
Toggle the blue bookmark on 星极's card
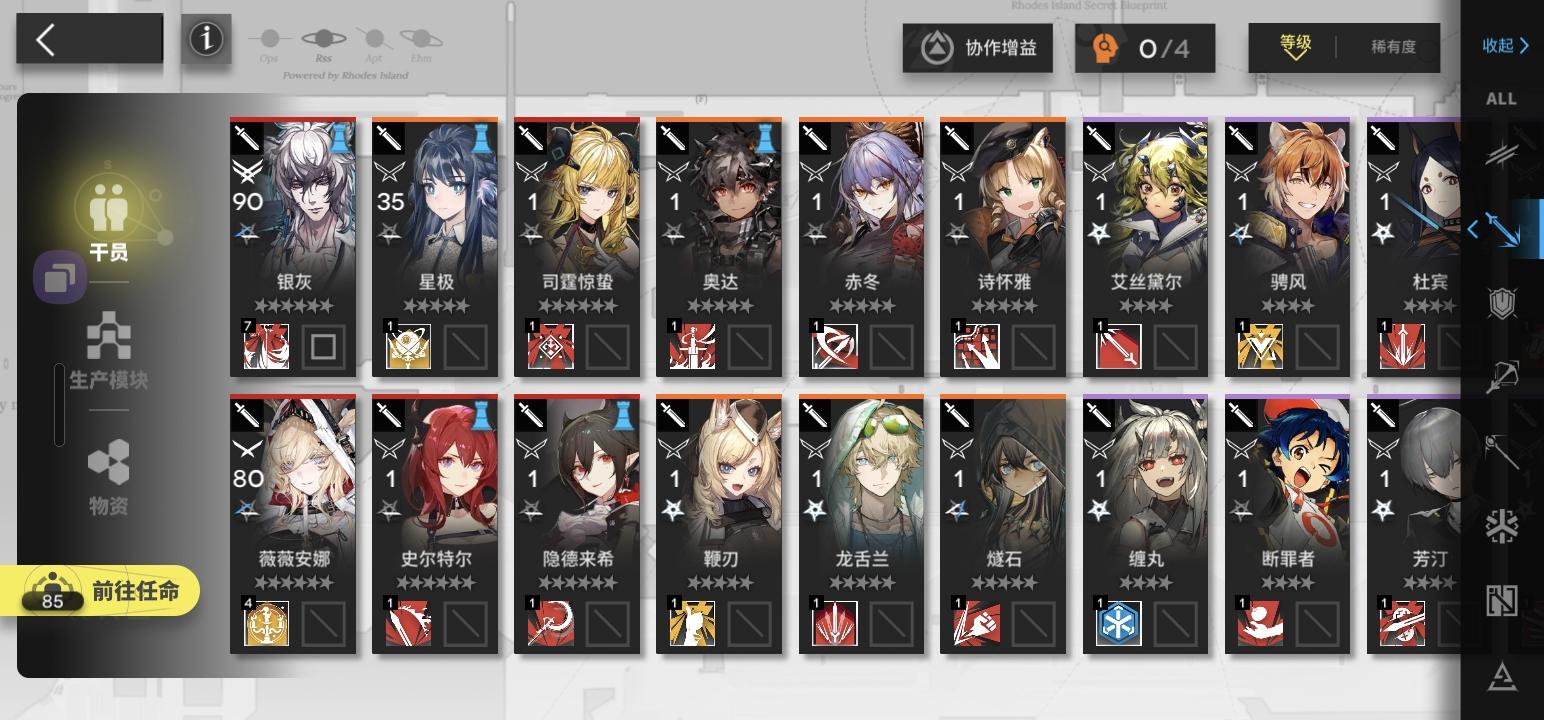point(481,138)
